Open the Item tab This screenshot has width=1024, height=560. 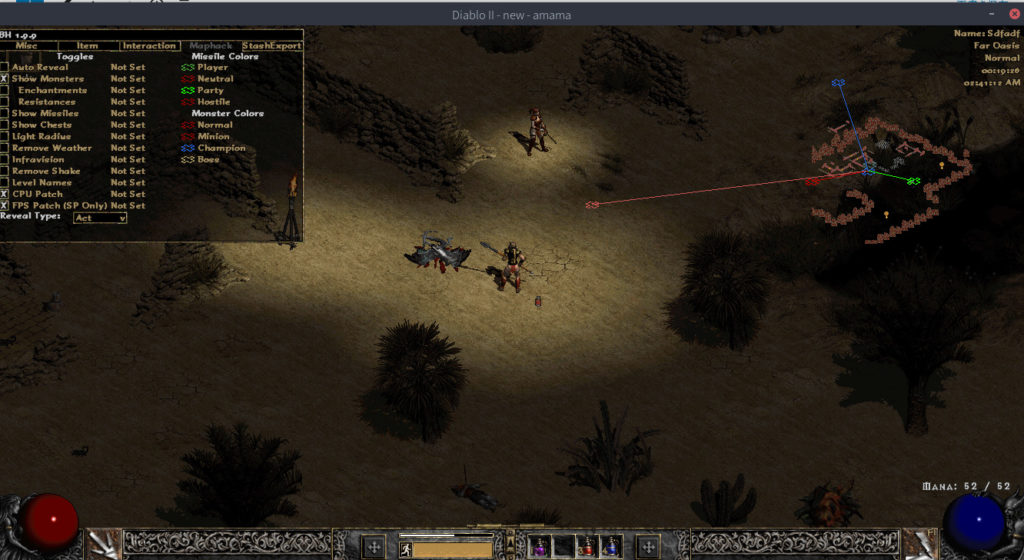click(88, 46)
